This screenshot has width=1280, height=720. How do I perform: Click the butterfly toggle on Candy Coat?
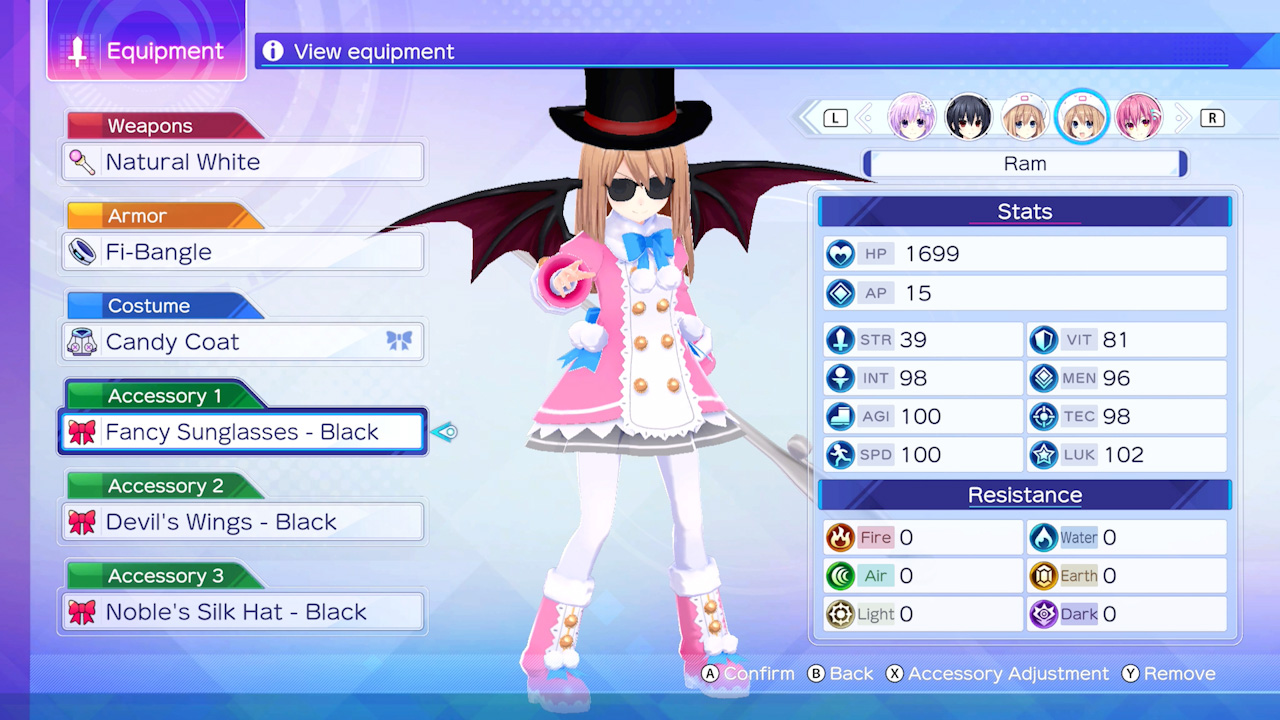[399, 341]
